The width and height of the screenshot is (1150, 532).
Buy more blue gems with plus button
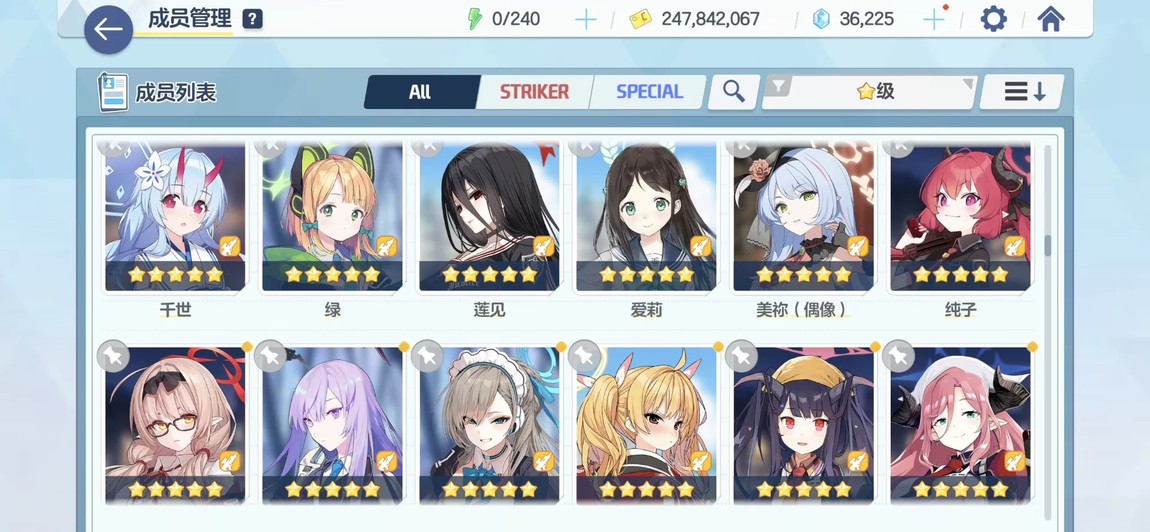[x=933, y=19]
